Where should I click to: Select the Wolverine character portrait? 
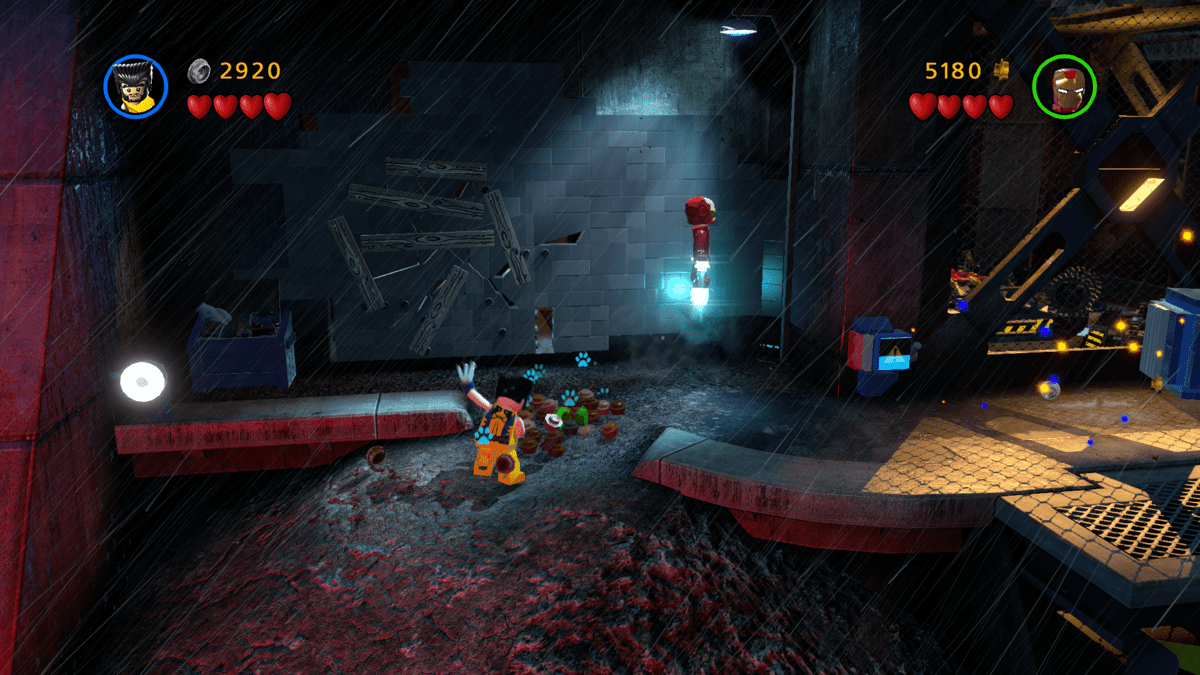coord(136,85)
